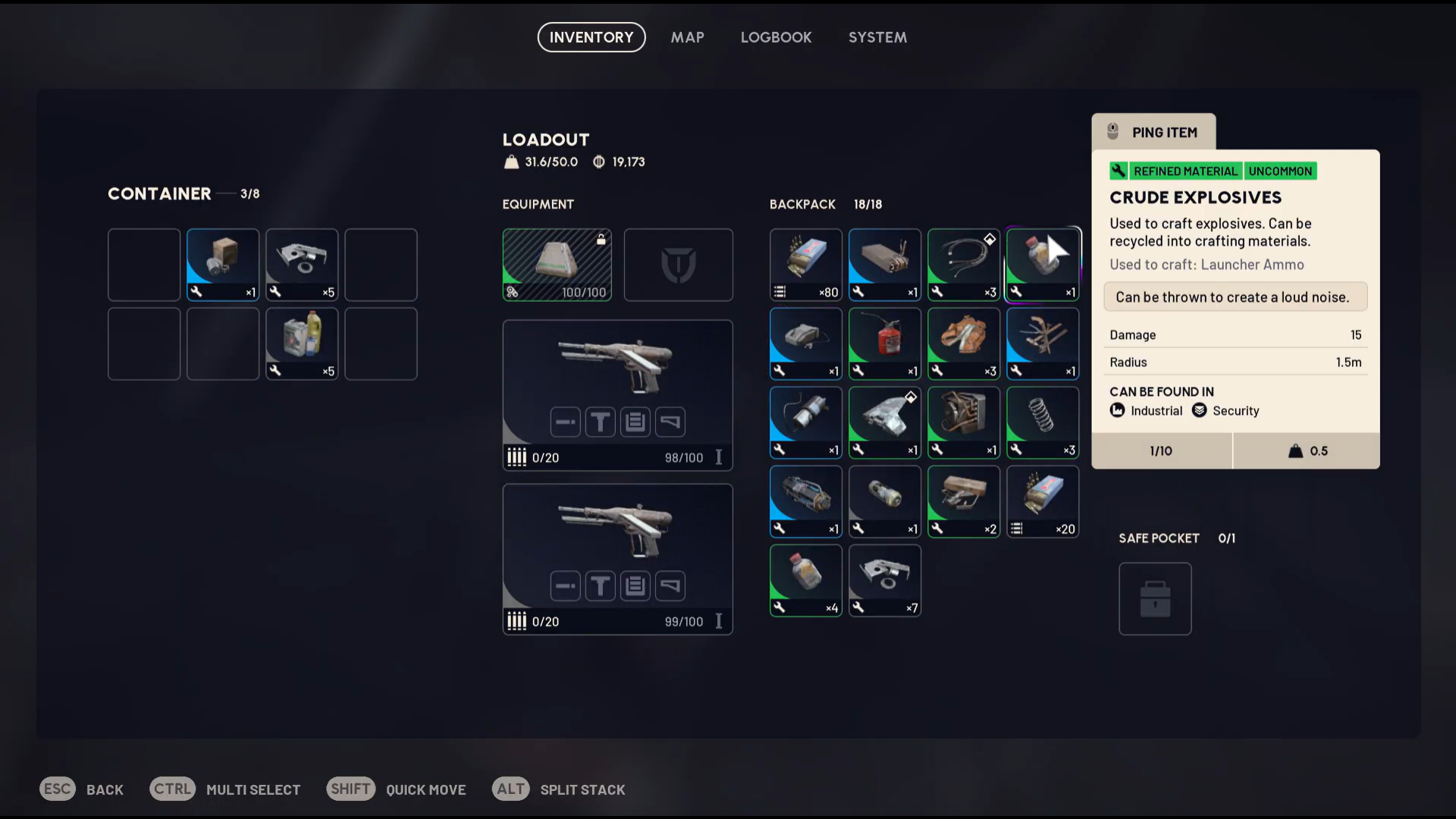Toggle the Industrial found-in filter icon

[1118, 410]
